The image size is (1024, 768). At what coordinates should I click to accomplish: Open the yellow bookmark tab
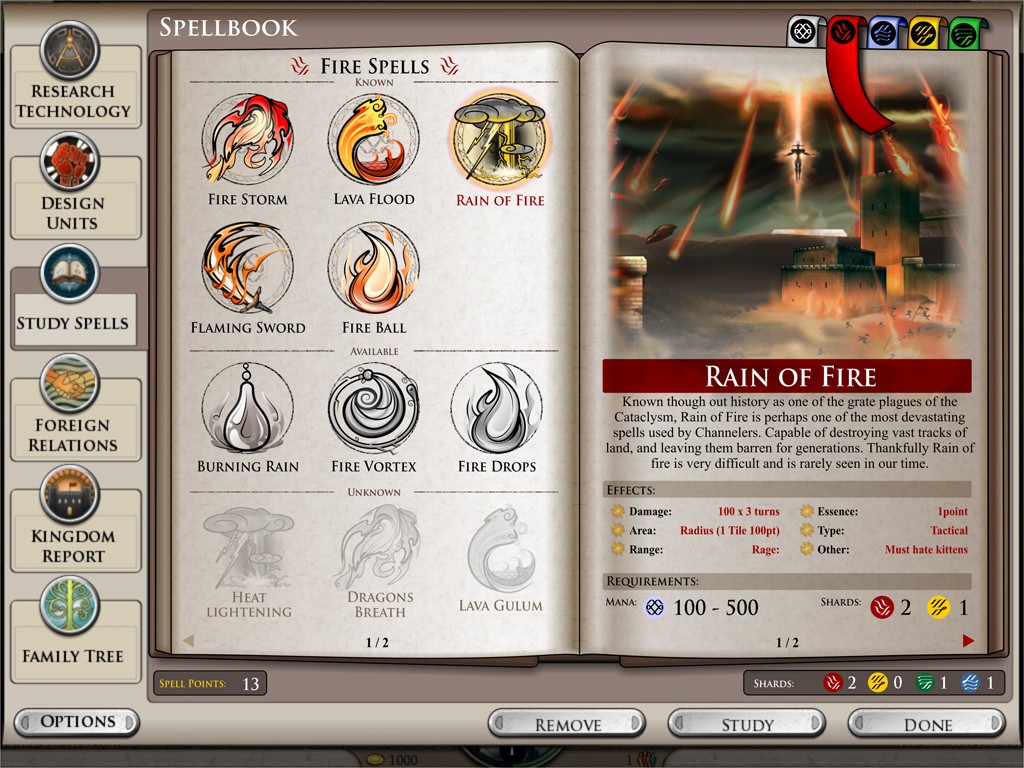tap(922, 33)
